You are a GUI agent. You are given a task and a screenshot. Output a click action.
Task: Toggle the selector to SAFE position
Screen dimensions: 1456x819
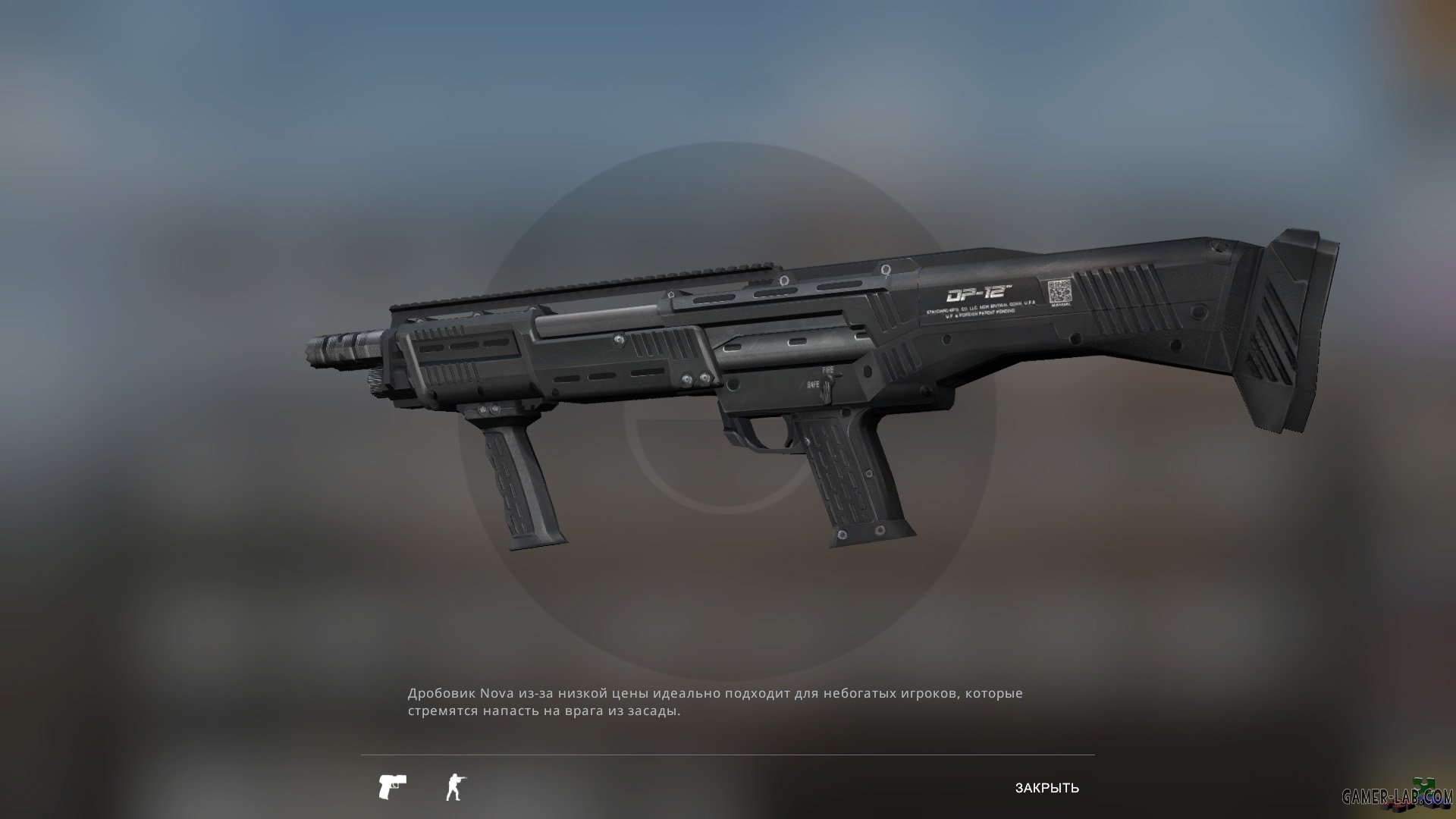(814, 384)
